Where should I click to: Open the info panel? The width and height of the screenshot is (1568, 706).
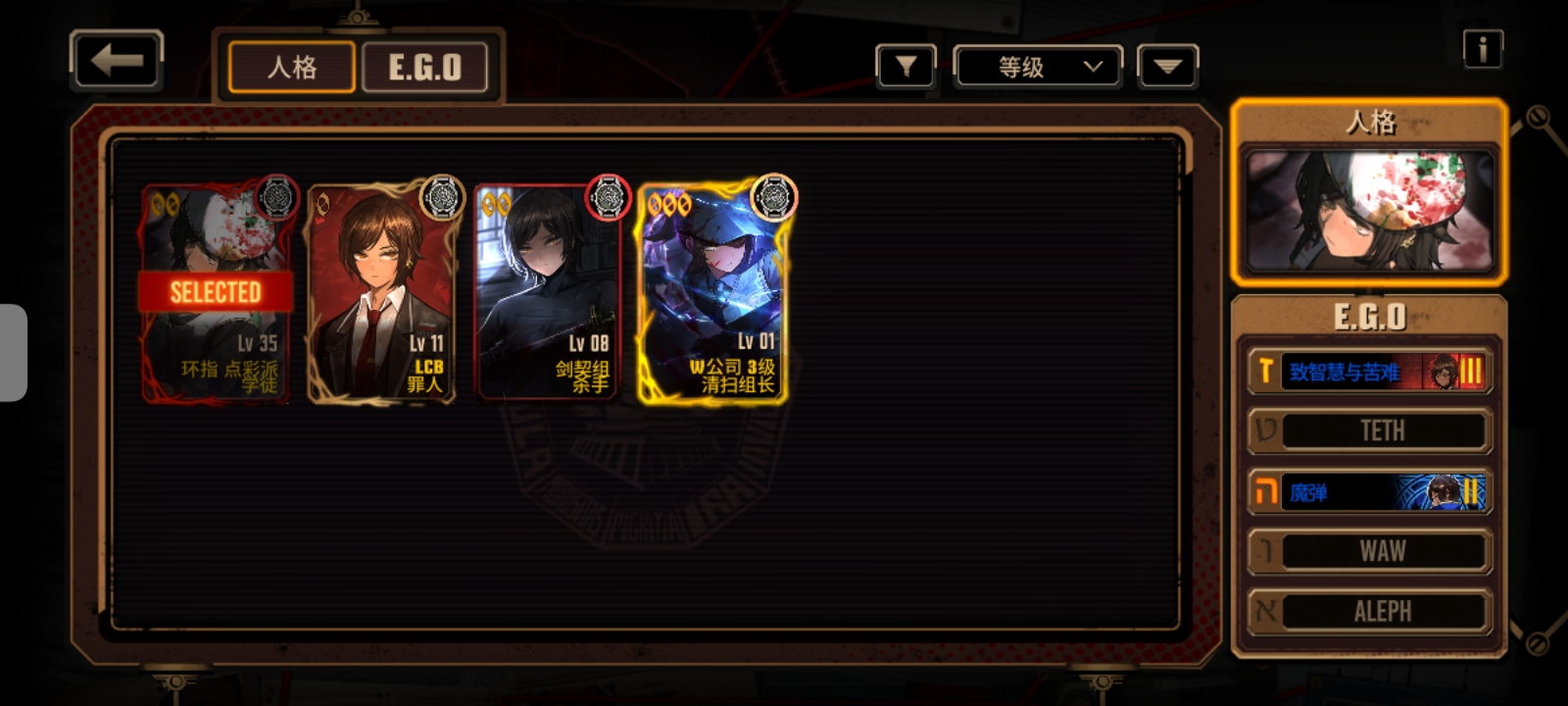(x=1482, y=48)
